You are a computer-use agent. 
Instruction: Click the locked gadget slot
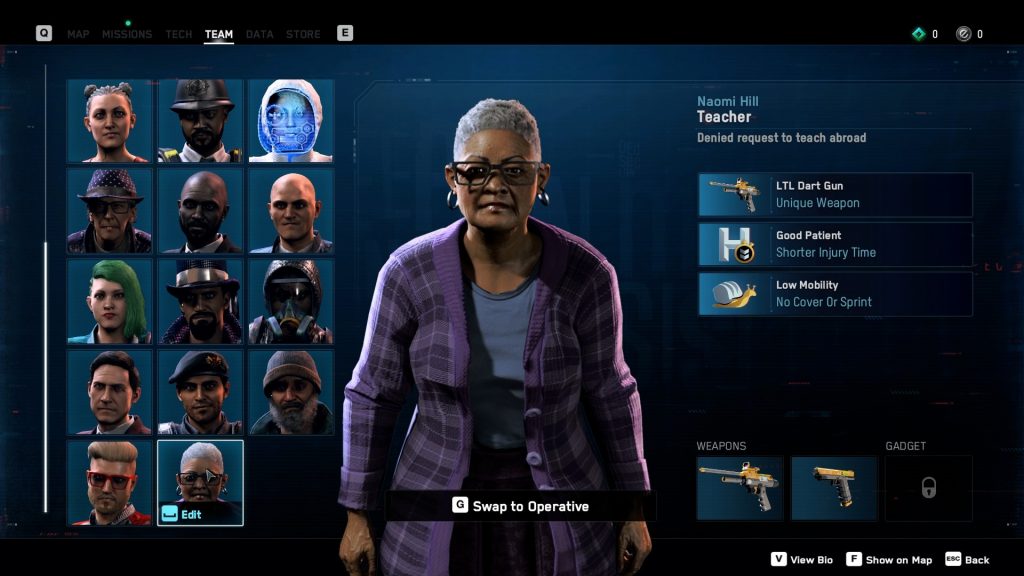(928, 488)
